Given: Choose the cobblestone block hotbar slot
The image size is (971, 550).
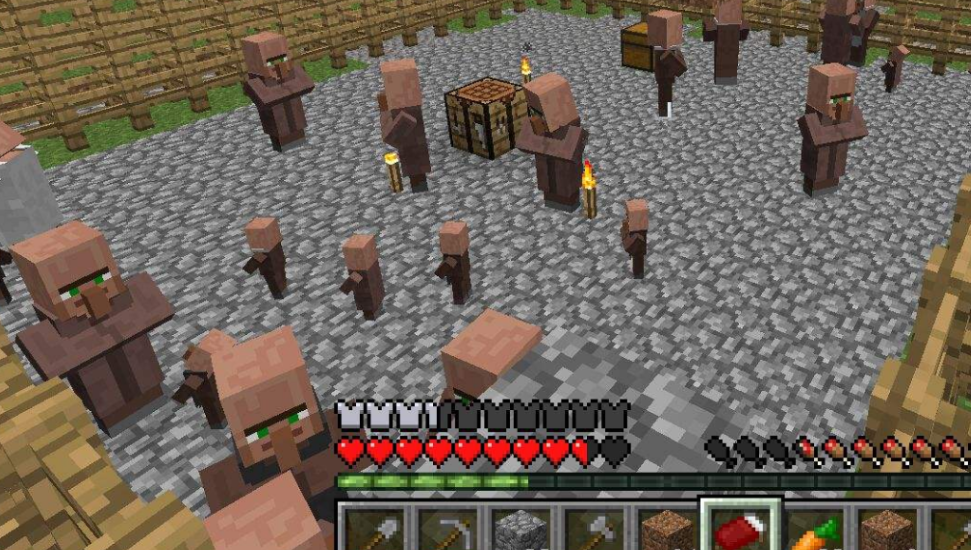Looking at the screenshot, I should pos(519,528).
